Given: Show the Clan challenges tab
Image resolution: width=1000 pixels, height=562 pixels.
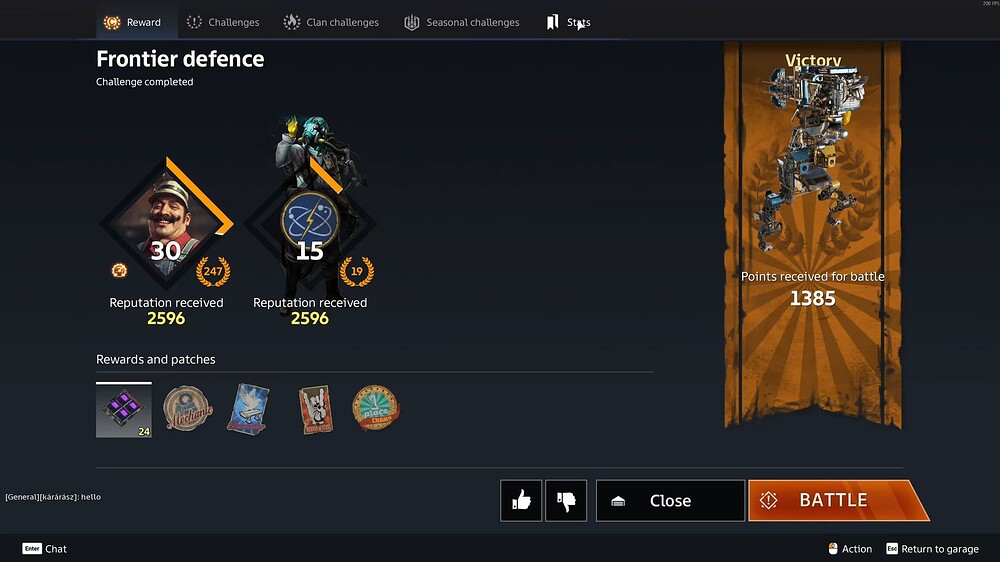Looking at the screenshot, I should click(x=331, y=22).
